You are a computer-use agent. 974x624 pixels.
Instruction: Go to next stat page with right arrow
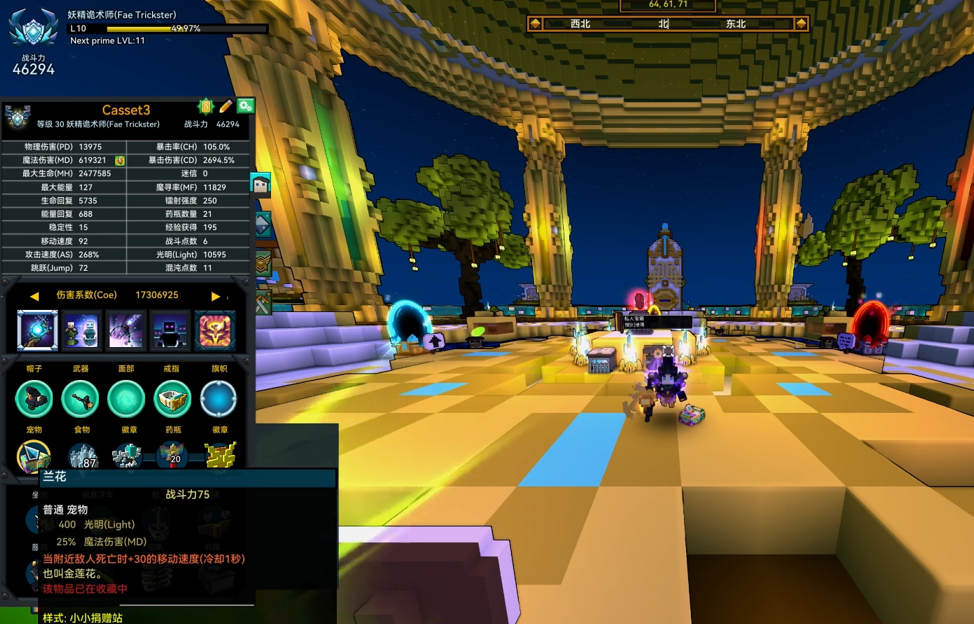(x=215, y=296)
